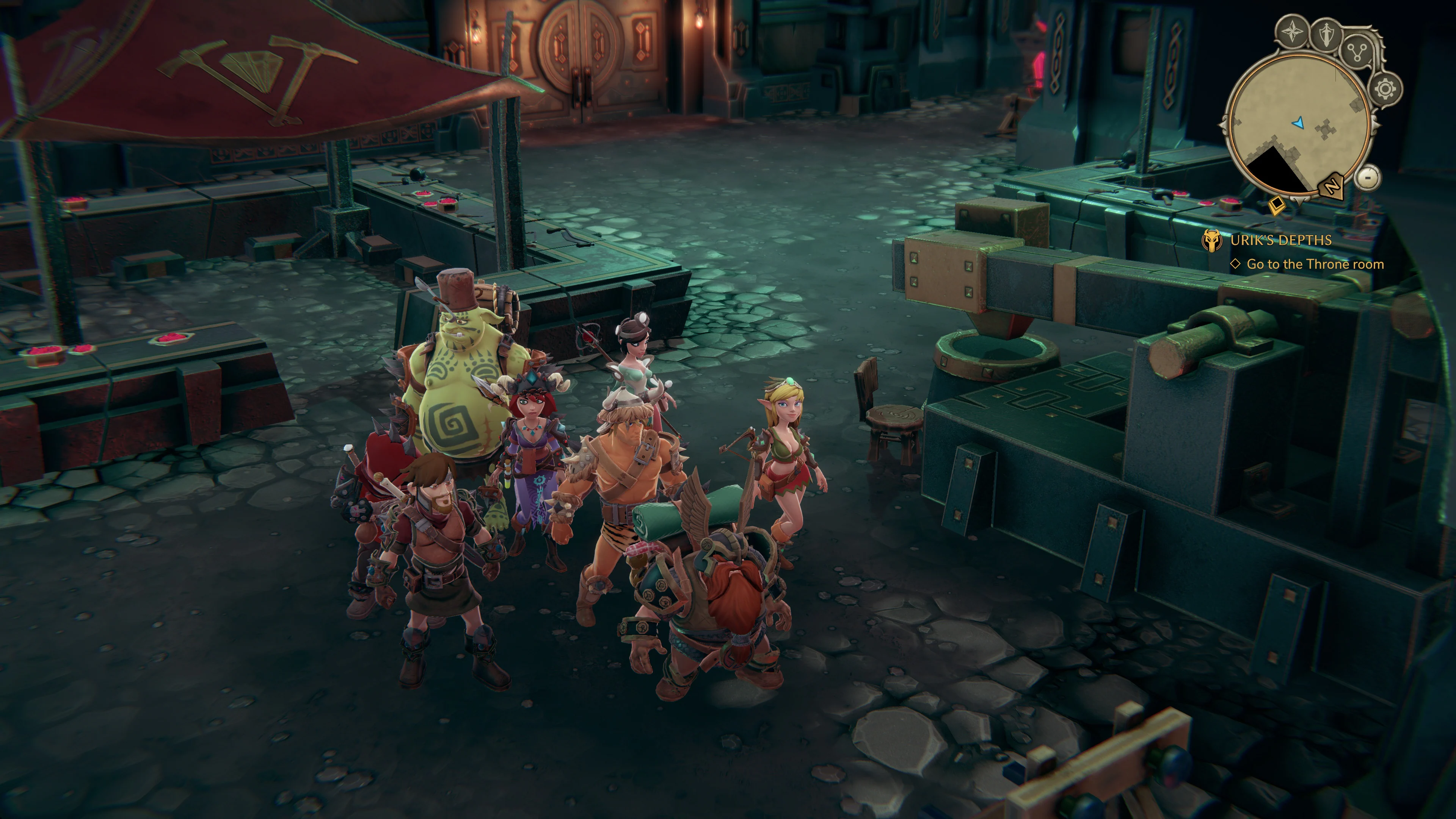The height and width of the screenshot is (819, 1456).
Task: Click the yellow diamond layers icon below minimap
Action: pyautogui.click(x=1276, y=205)
